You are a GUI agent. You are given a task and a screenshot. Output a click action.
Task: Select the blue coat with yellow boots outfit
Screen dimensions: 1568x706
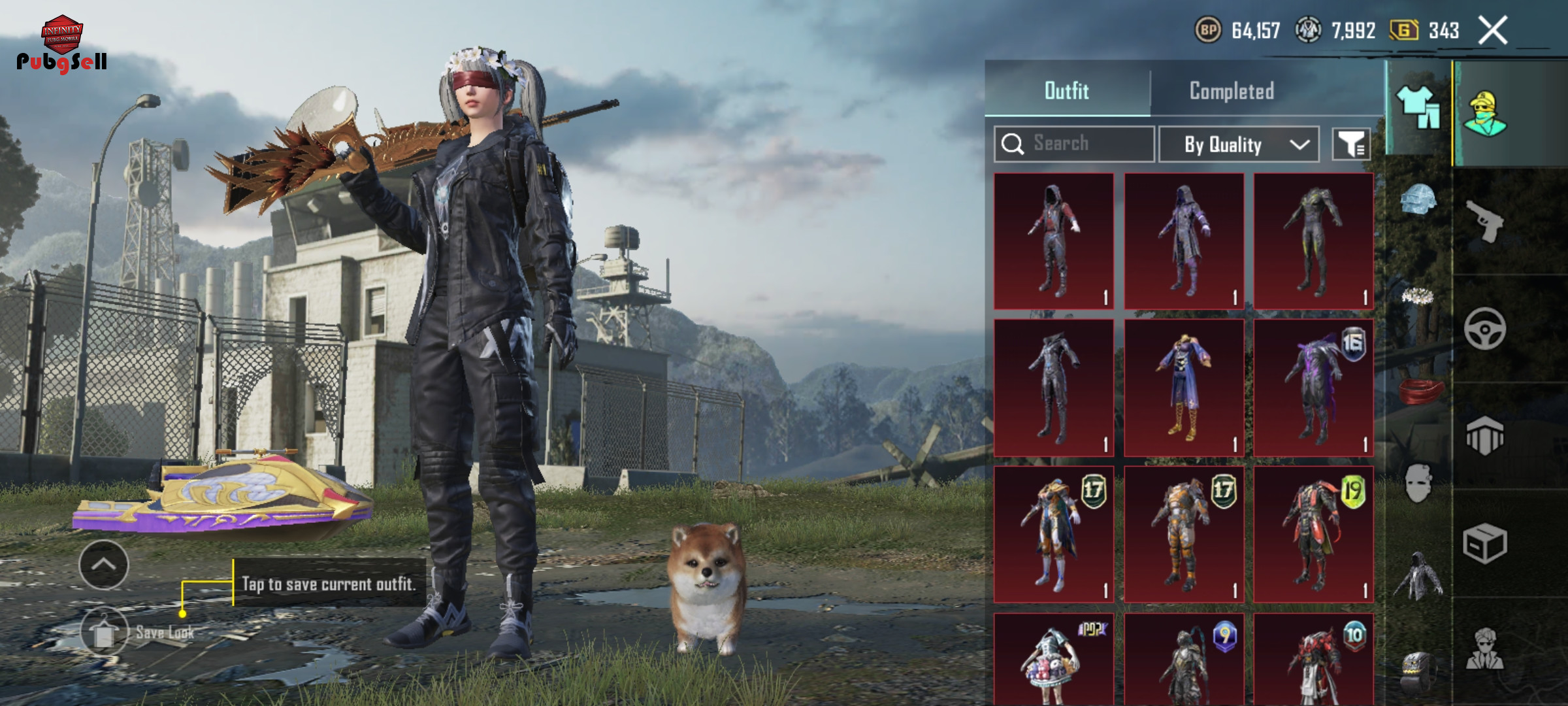(x=1183, y=388)
